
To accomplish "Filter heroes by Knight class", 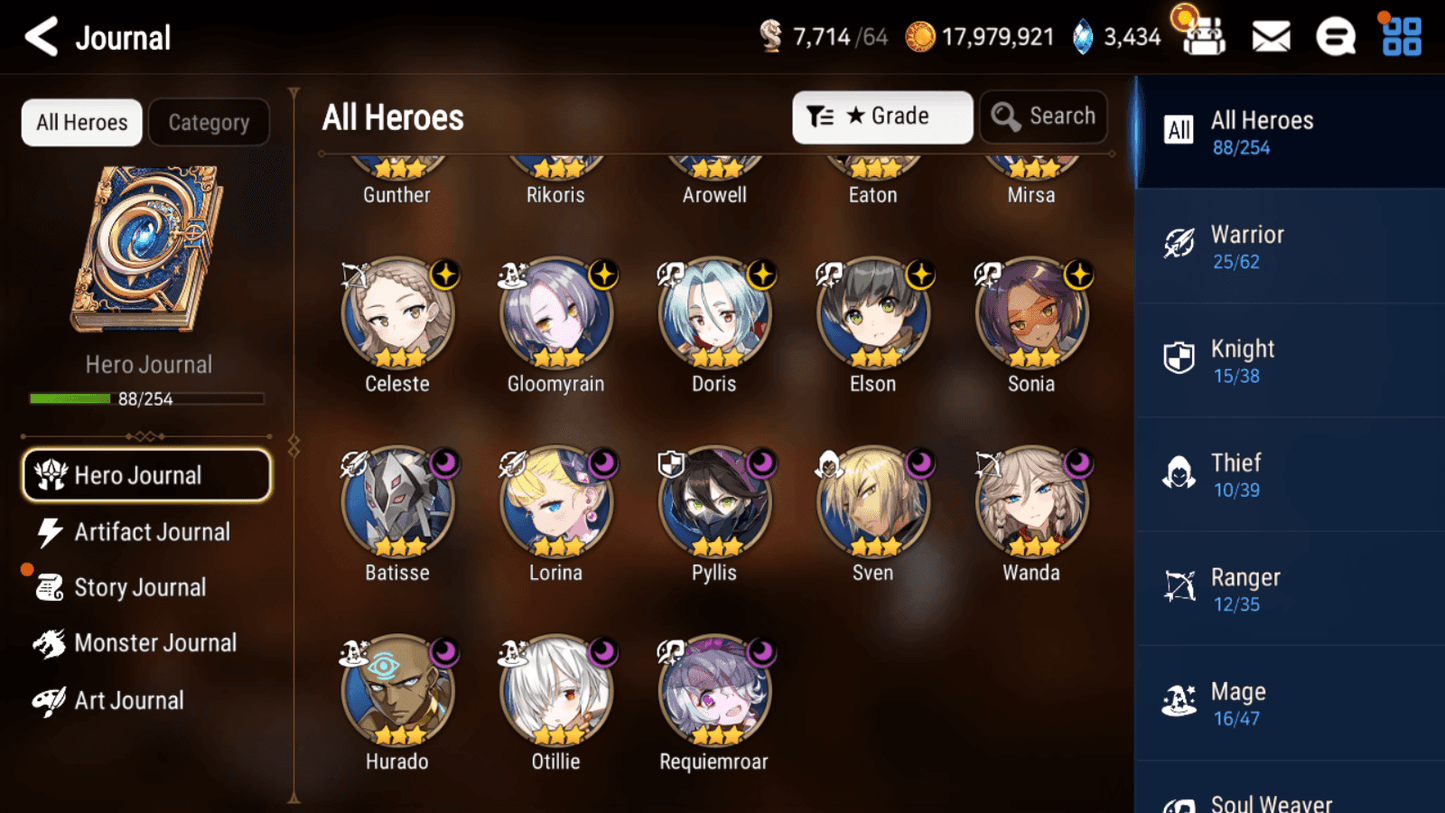I will click(1289, 360).
